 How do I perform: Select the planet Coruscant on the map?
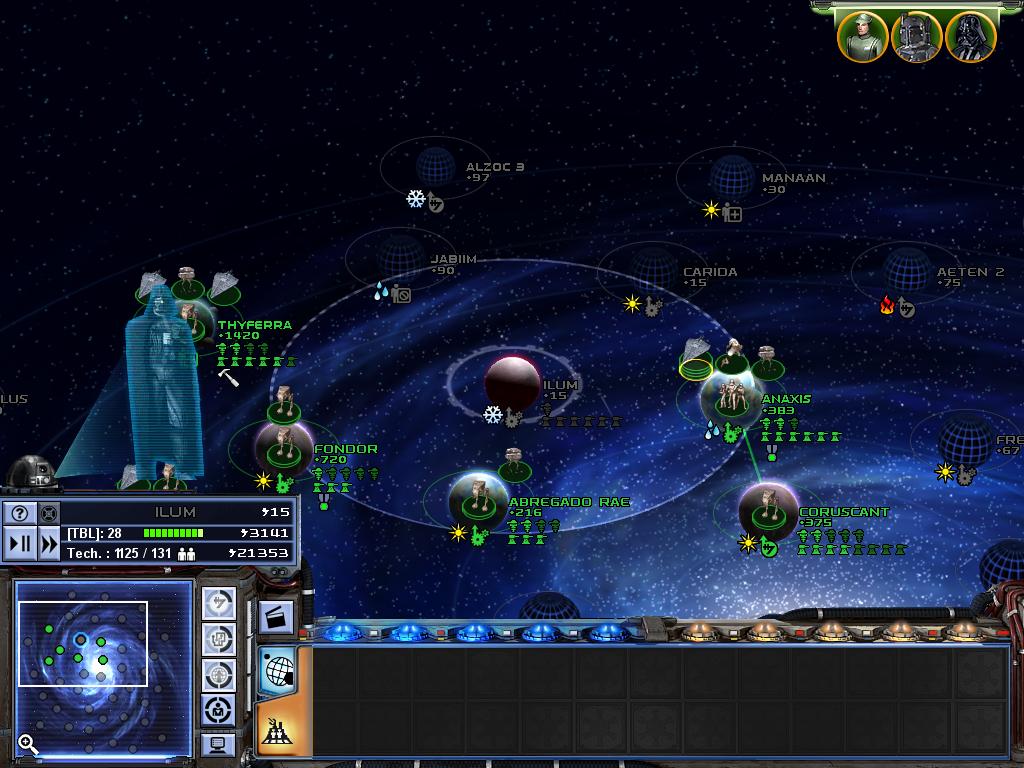(768, 512)
